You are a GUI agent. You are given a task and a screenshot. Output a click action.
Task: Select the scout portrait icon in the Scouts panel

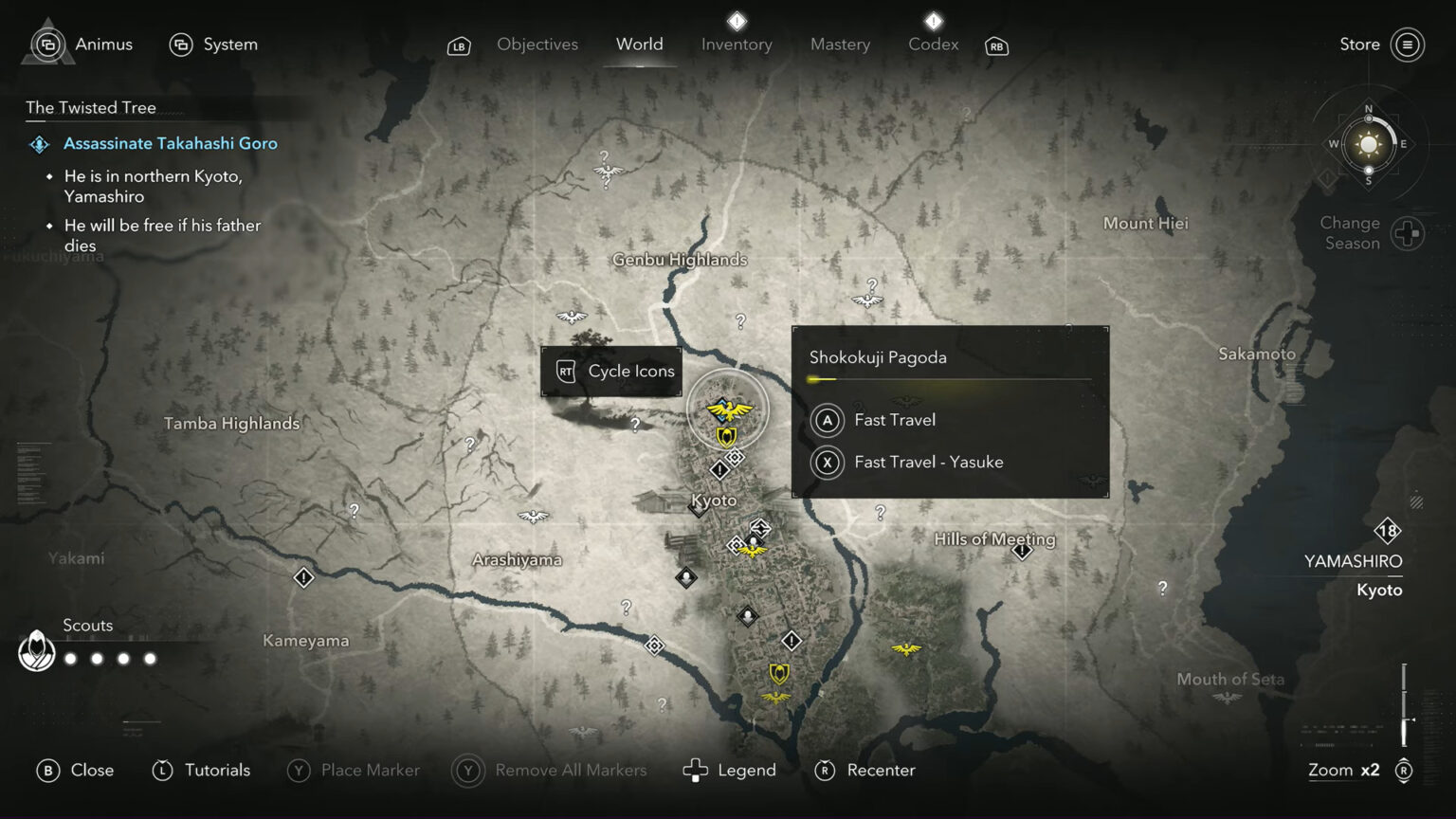click(36, 651)
